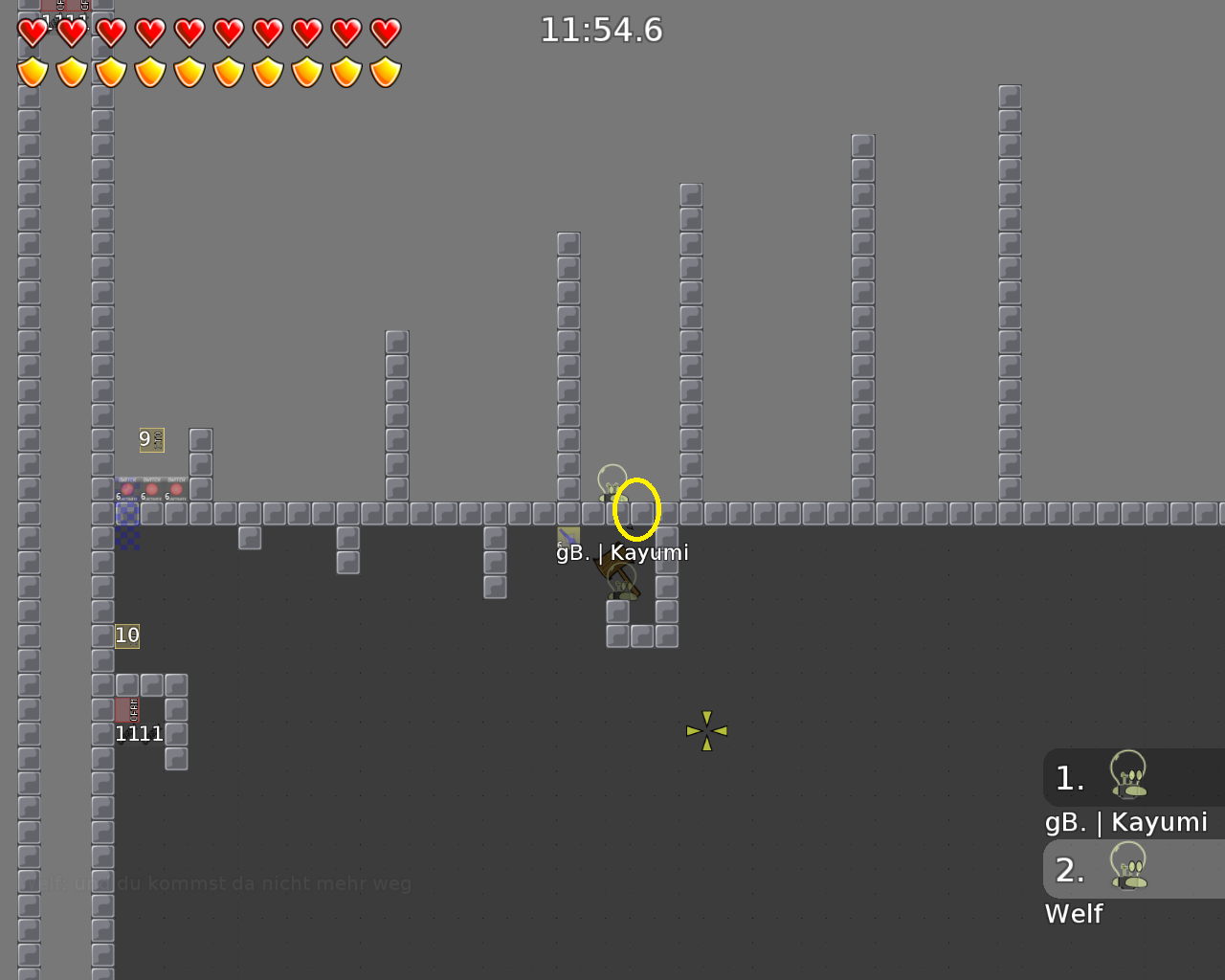Toggle the rightmost red SWITCH button
Image resolution: width=1225 pixels, height=980 pixels.
click(176, 489)
